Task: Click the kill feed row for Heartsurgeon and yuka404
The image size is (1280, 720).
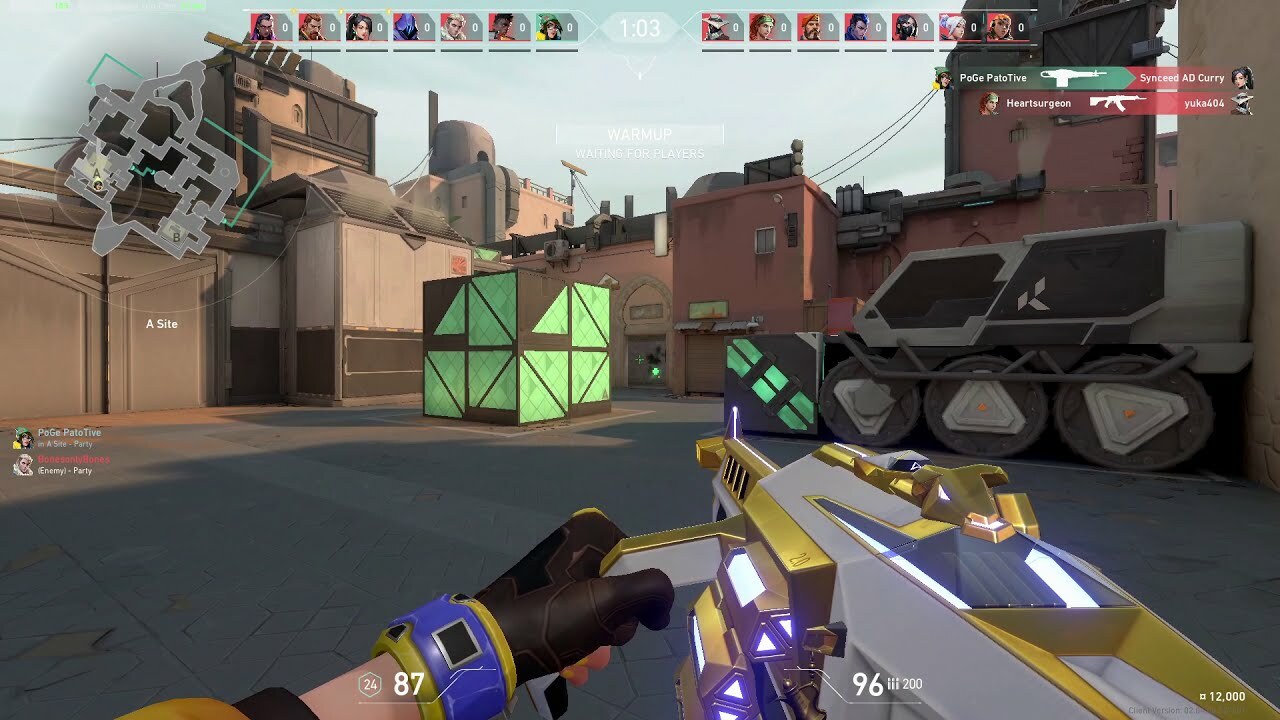Action: point(1105,103)
